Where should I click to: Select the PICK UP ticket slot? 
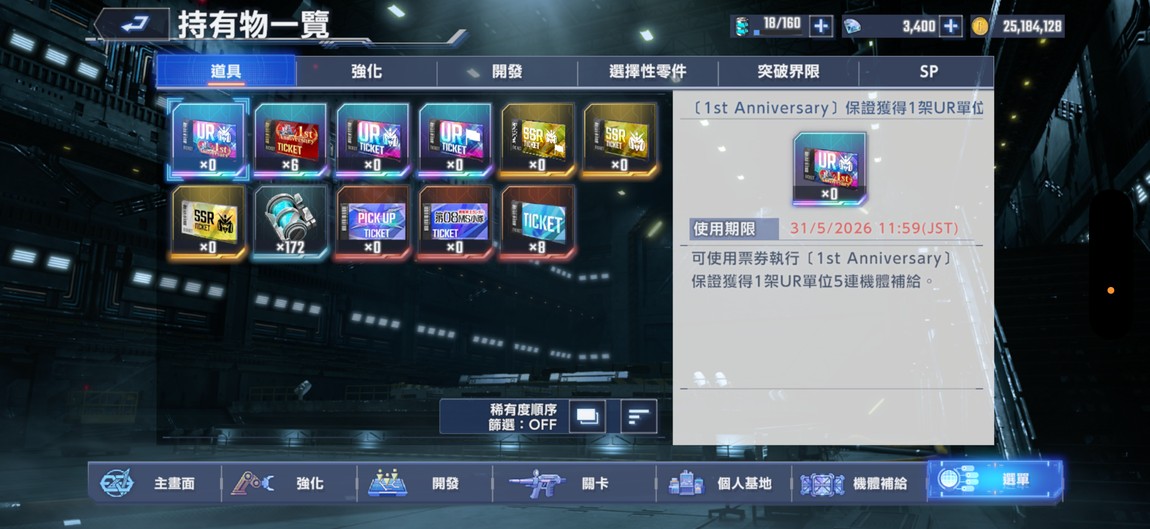(372, 221)
